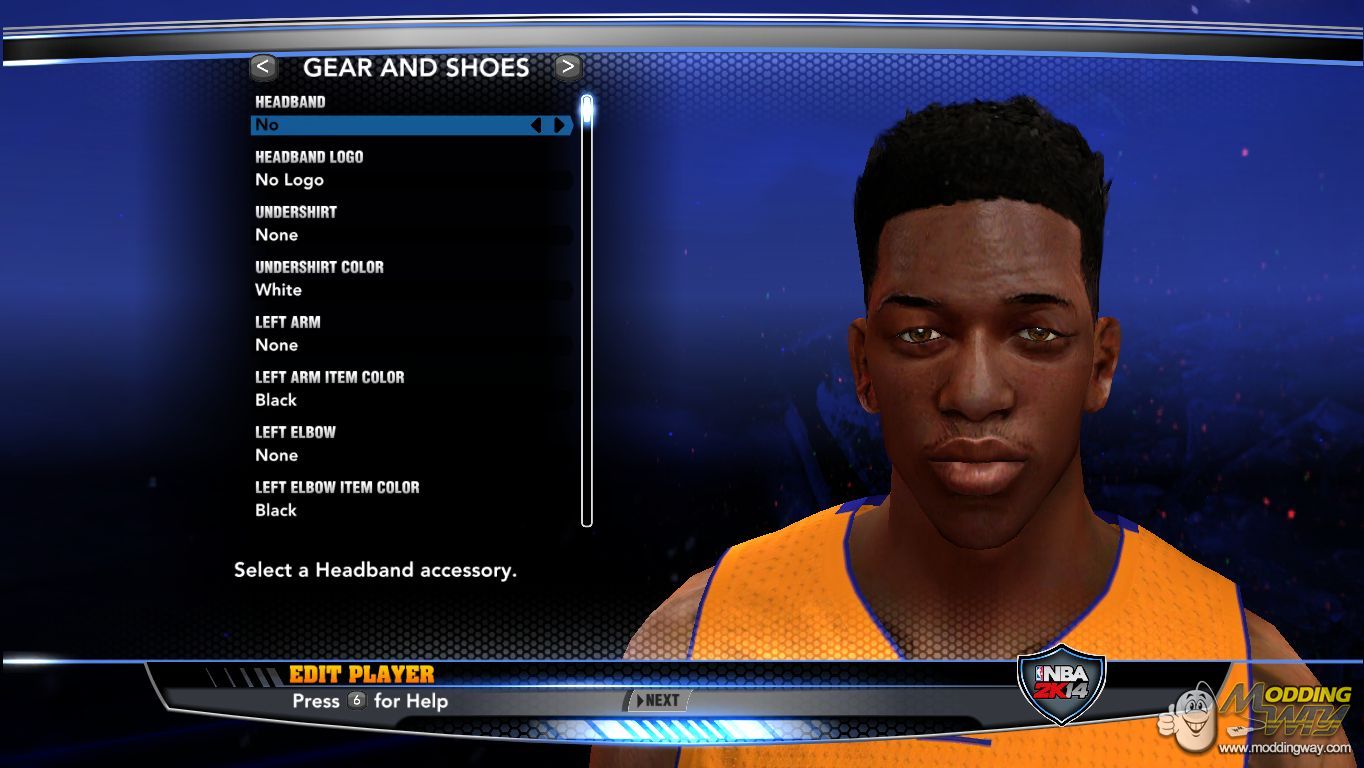Increase headband choice with right arrow
This screenshot has height=768, width=1364.
(x=559, y=125)
